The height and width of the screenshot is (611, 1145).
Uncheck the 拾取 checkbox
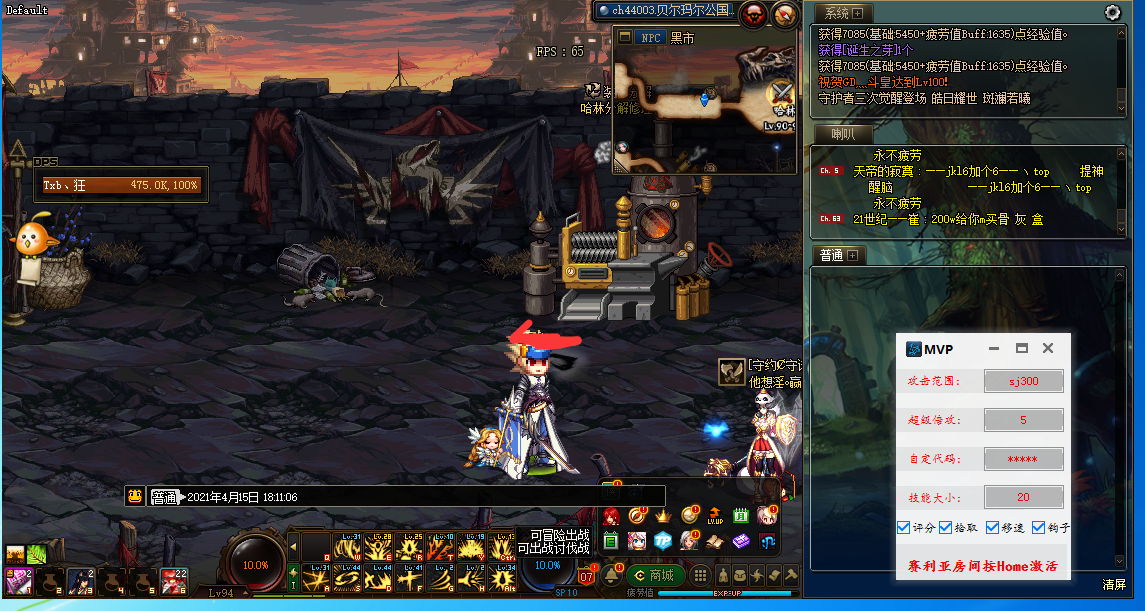[x=946, y=527]
